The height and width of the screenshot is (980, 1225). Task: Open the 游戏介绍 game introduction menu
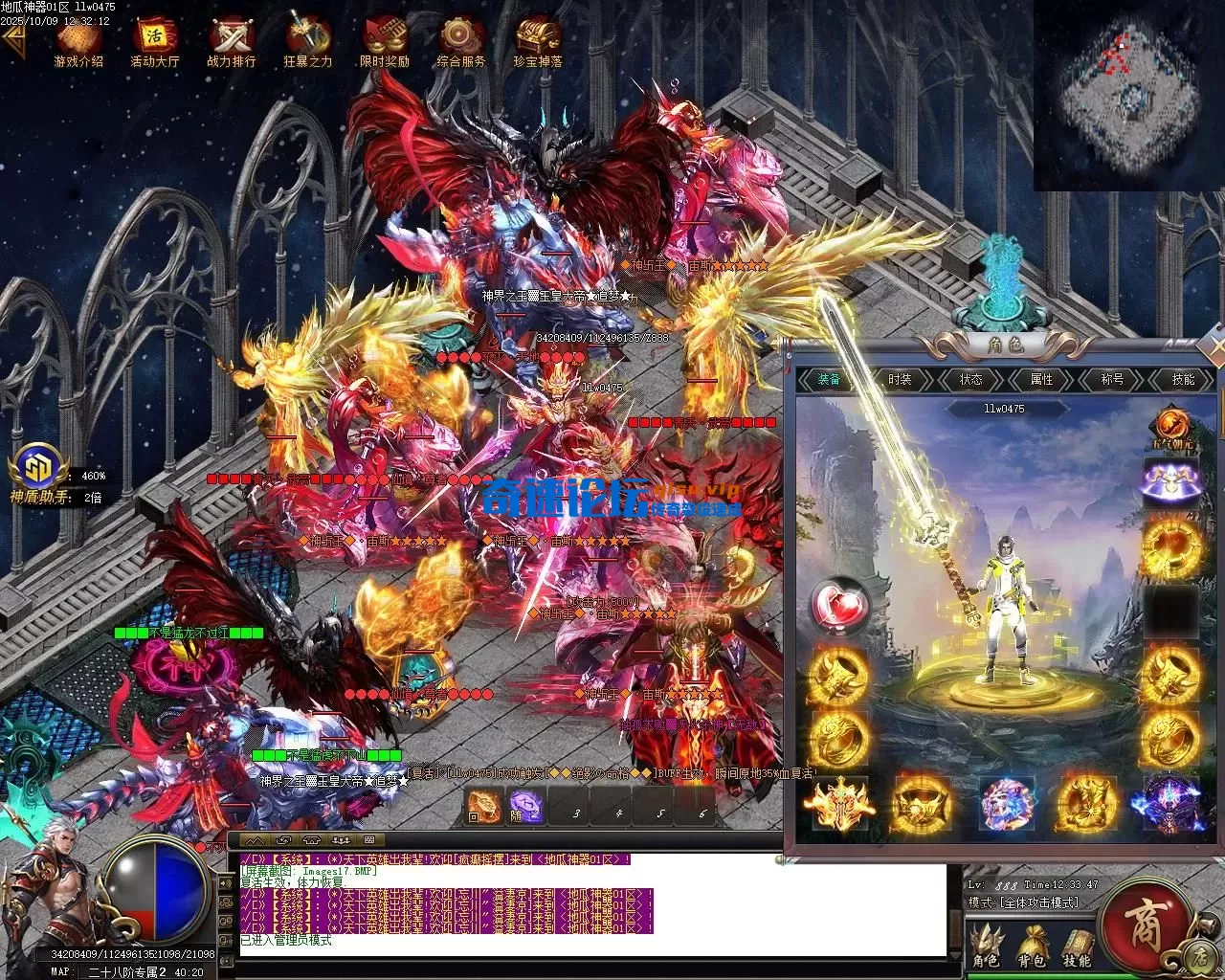[78, 41]
